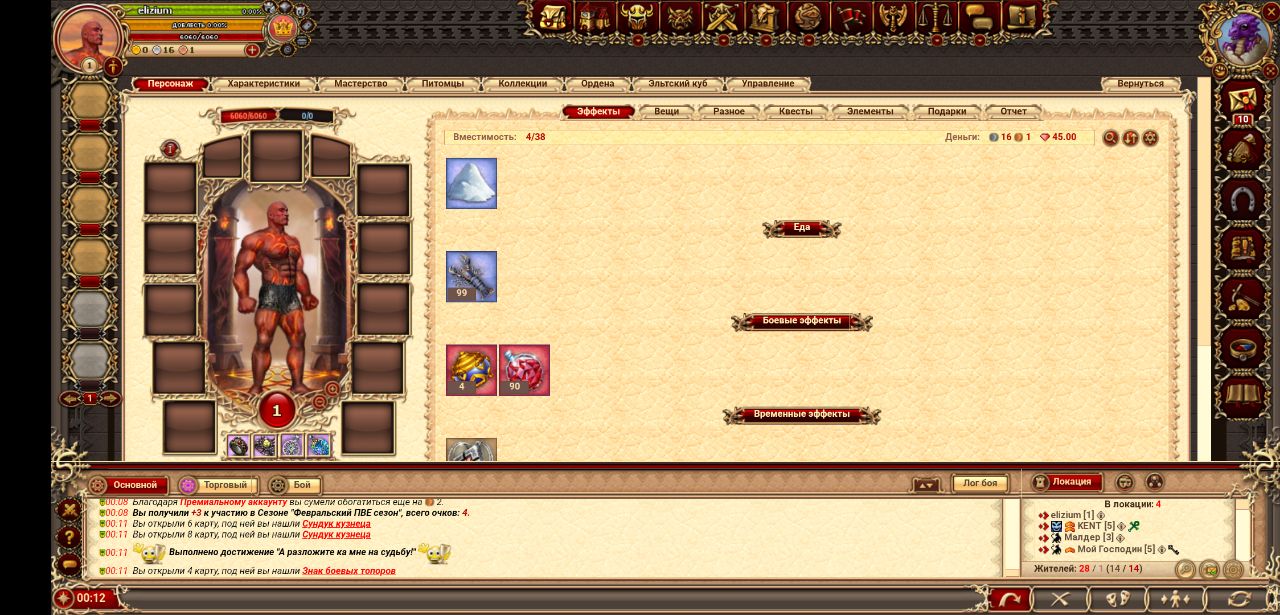Expand the Временные эффекты section

[801, 414]
